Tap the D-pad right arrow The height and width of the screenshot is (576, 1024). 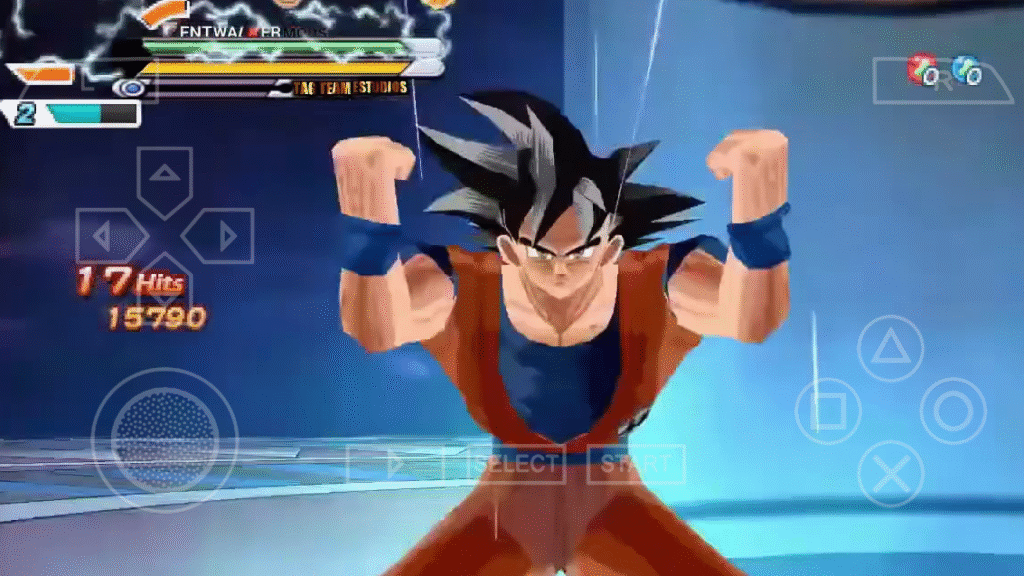[222, 236]
